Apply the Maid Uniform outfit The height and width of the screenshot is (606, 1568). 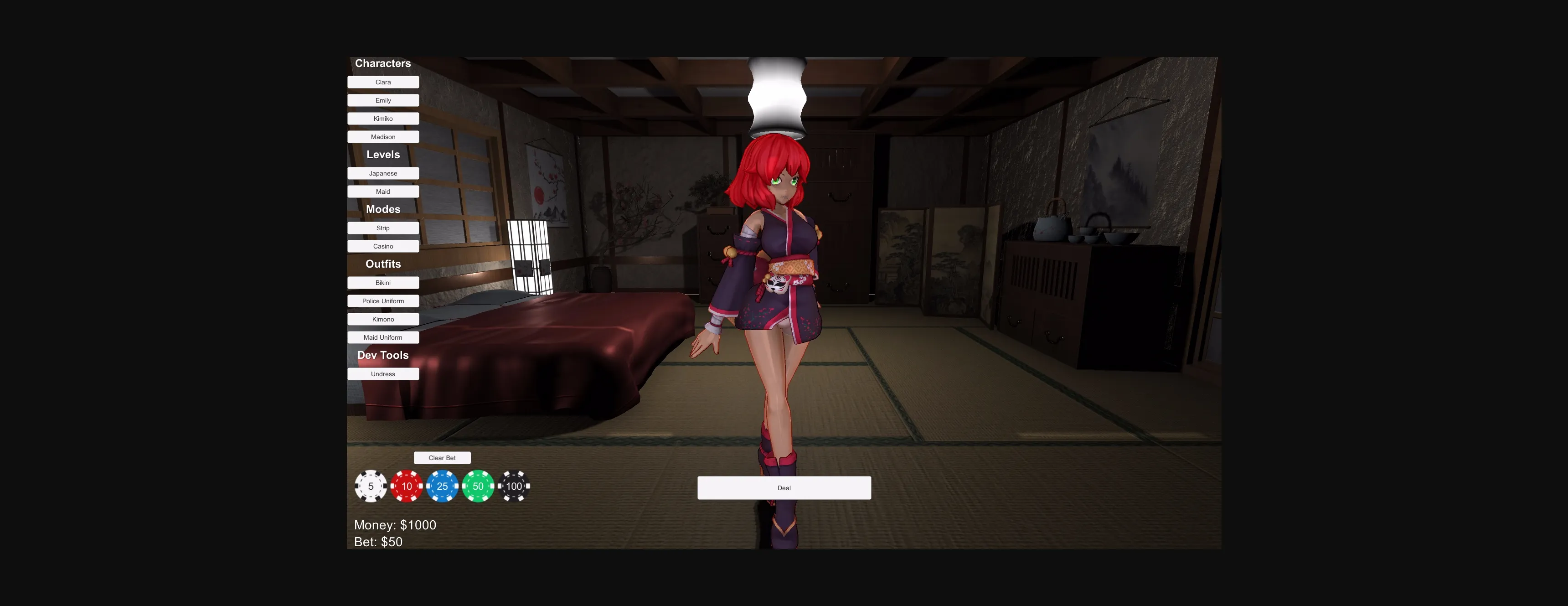383,337
